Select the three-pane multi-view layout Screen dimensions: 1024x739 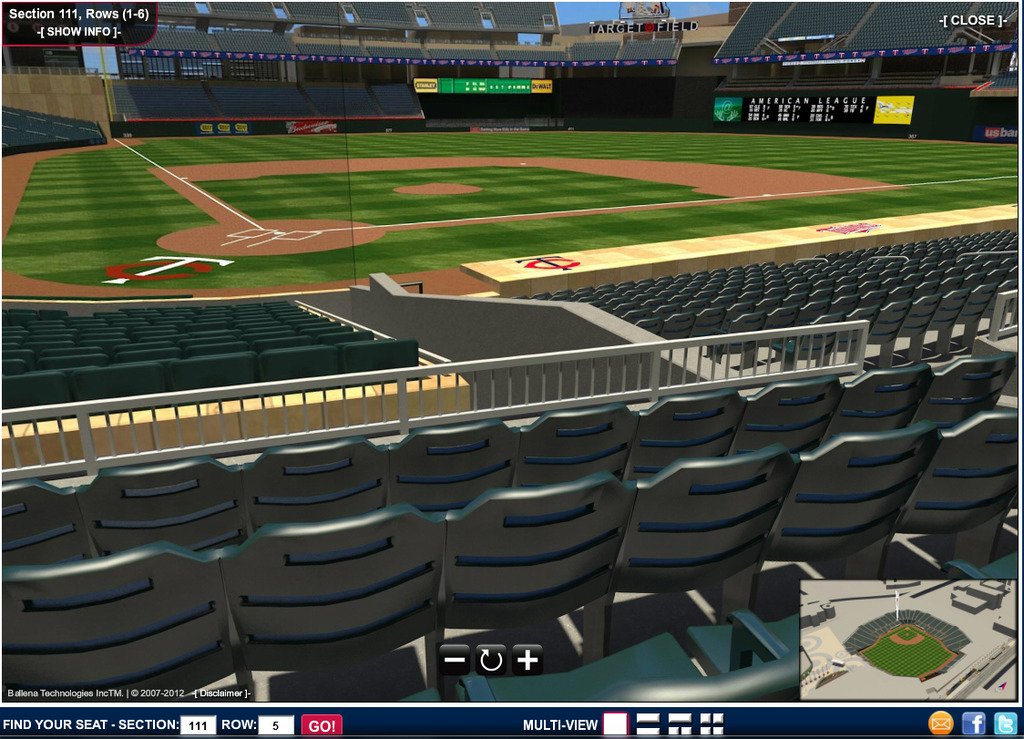click(x=680, y=724)
